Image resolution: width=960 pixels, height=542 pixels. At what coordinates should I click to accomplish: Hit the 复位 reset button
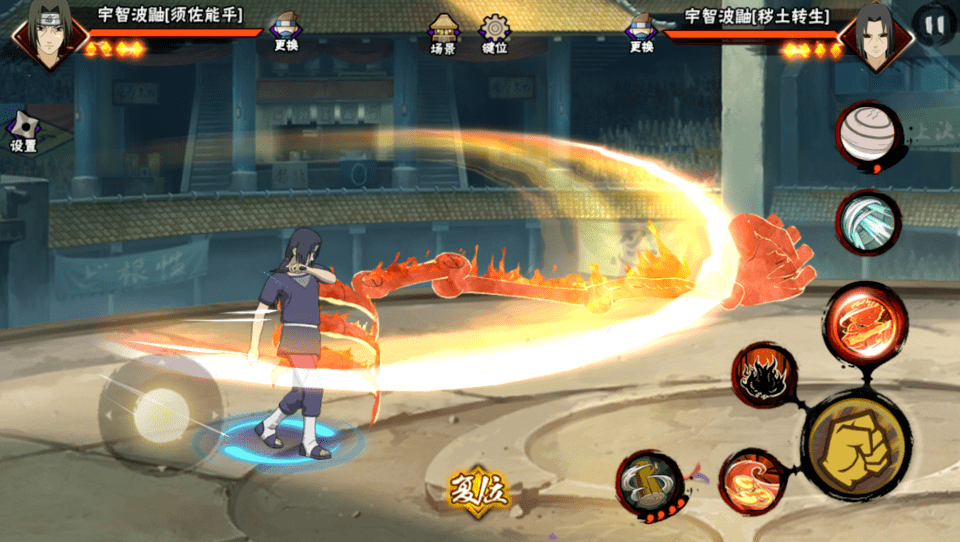pos(479,490)
